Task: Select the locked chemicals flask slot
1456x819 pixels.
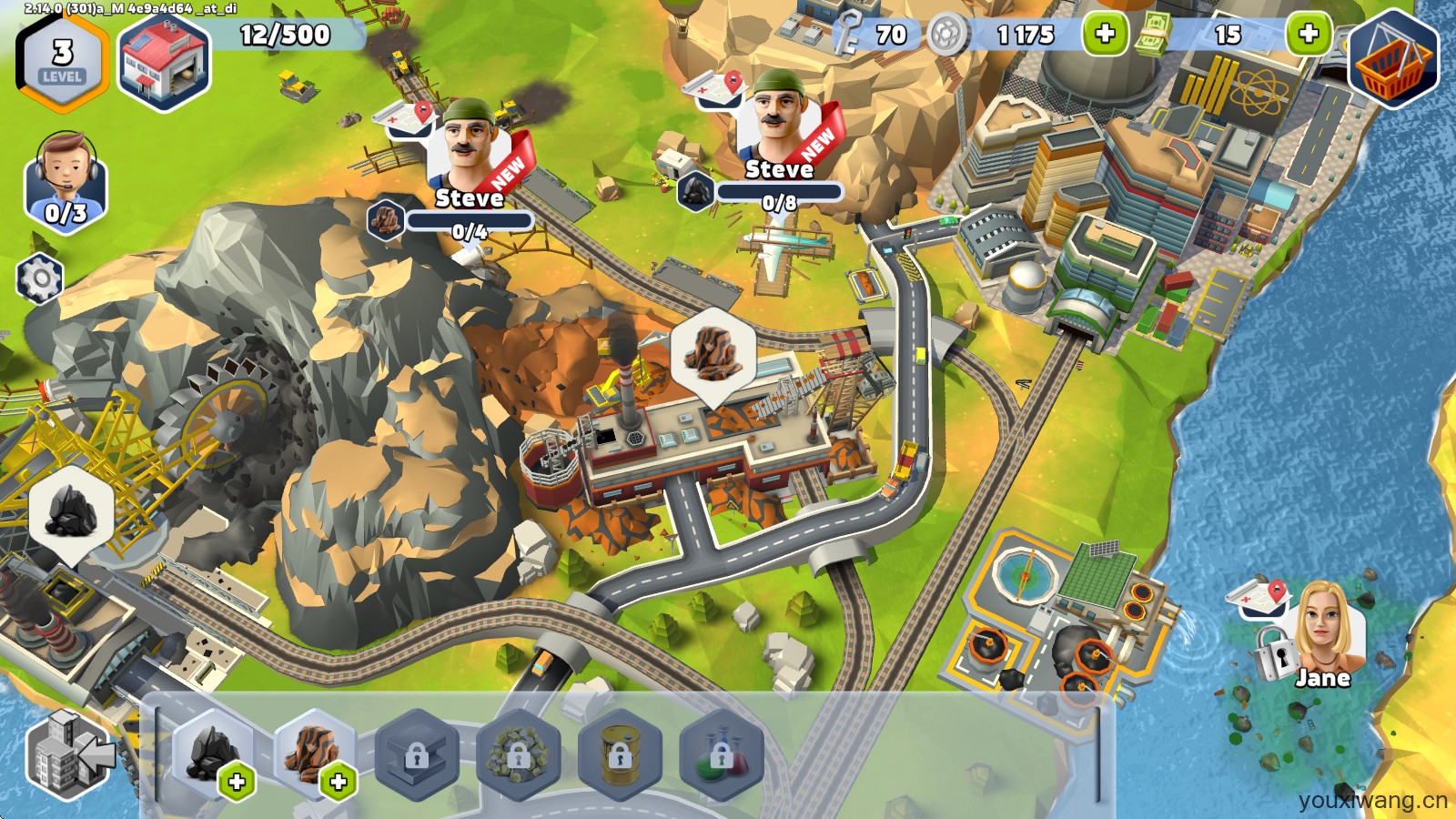Action: (720, 755)
